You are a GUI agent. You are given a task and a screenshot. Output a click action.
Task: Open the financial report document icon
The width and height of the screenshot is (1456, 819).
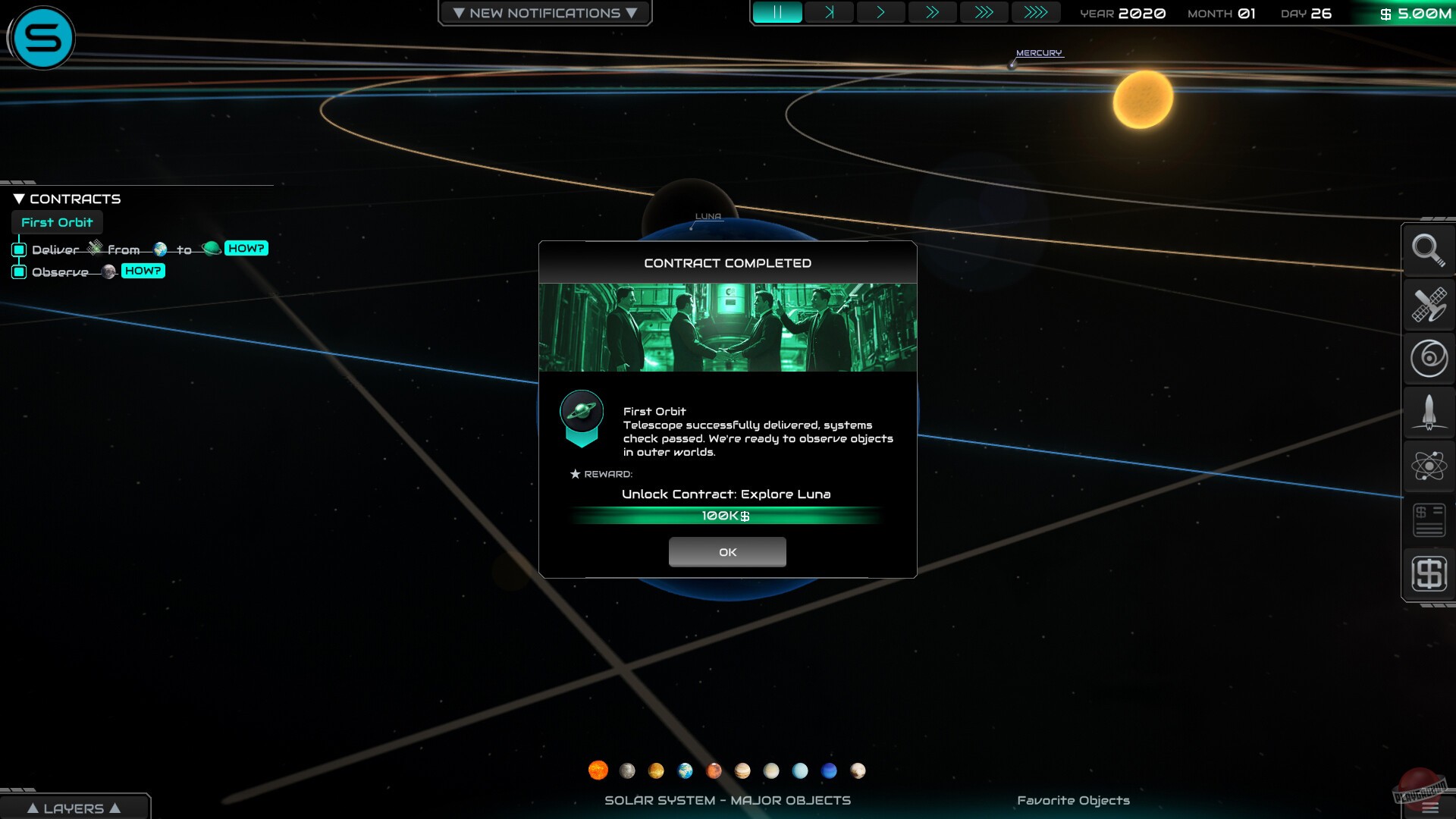click(1429, 520)
